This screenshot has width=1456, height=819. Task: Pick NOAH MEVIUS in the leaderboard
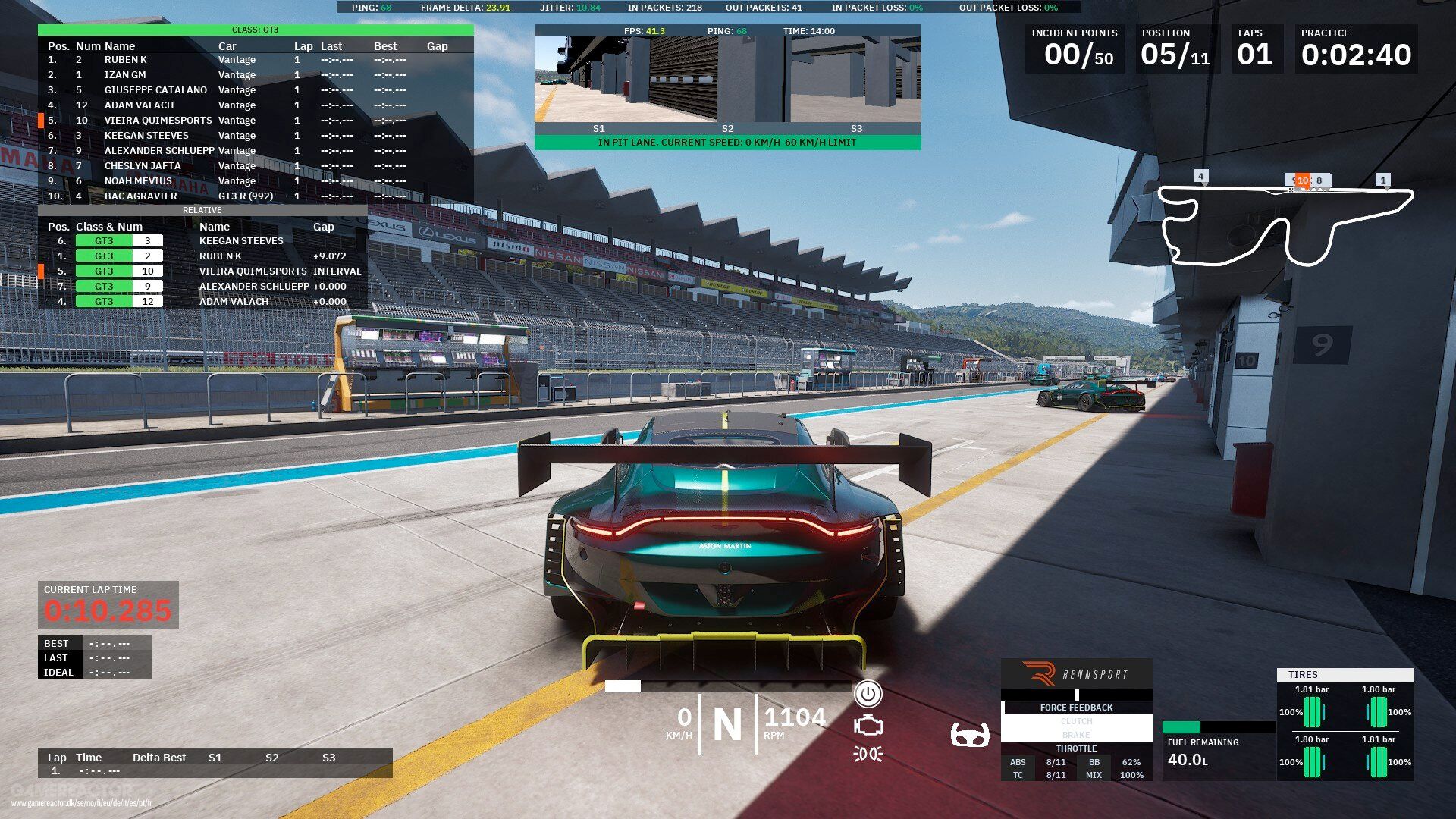click(138, 181)
